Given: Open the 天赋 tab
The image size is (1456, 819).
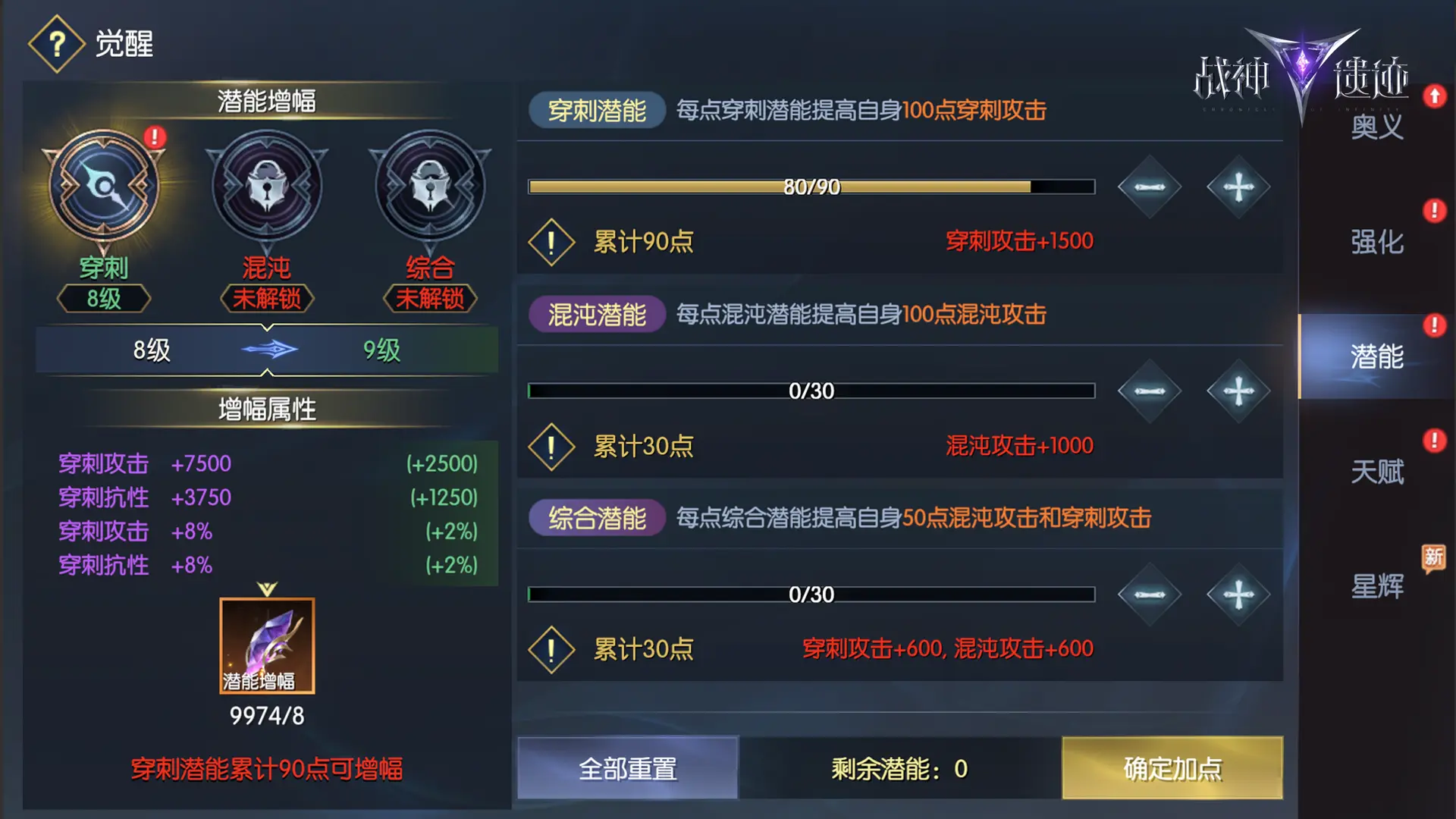Looking at the screenshot, I should 1376,472.
